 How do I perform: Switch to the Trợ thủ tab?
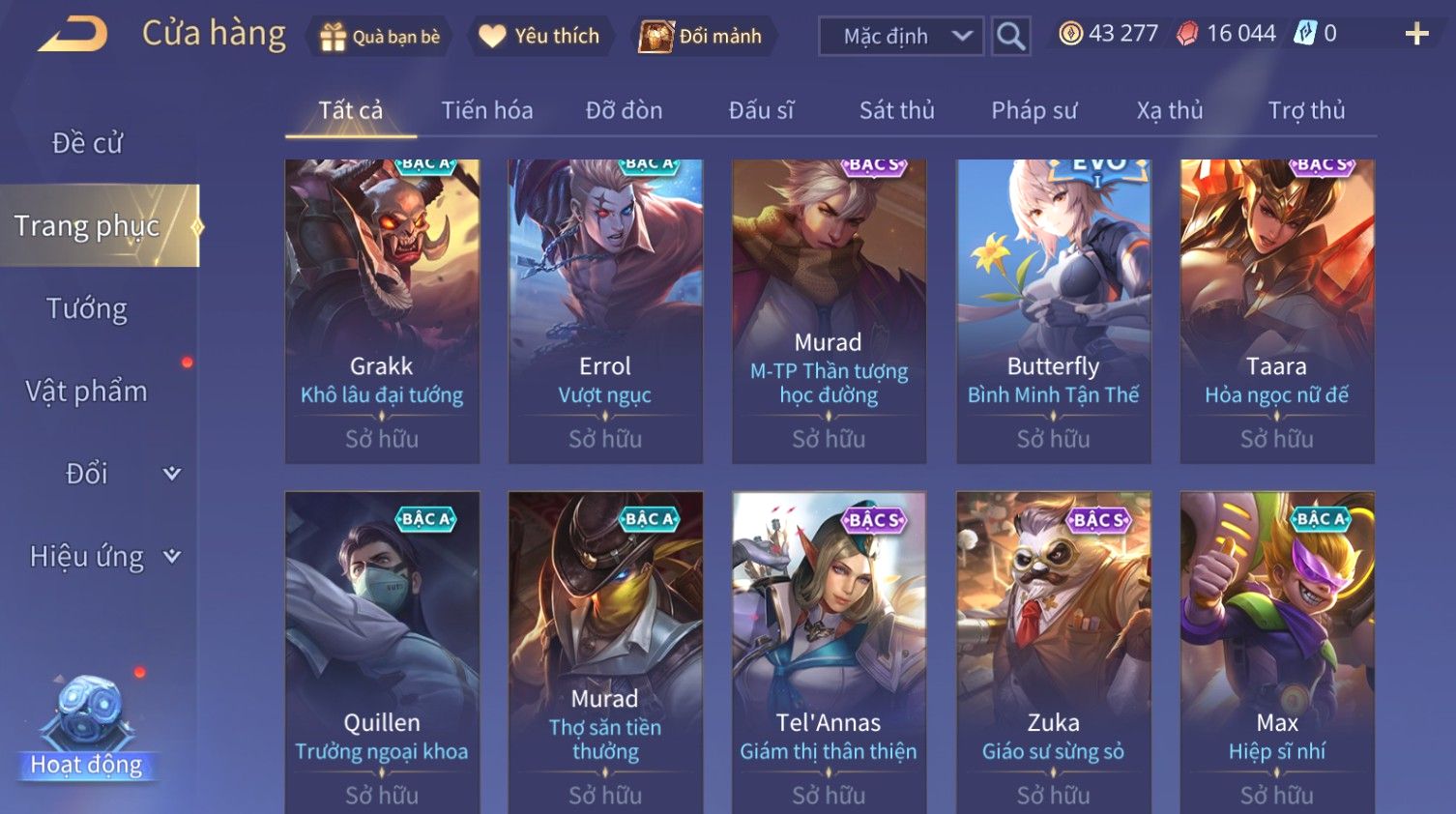(x=1306, y=110)
